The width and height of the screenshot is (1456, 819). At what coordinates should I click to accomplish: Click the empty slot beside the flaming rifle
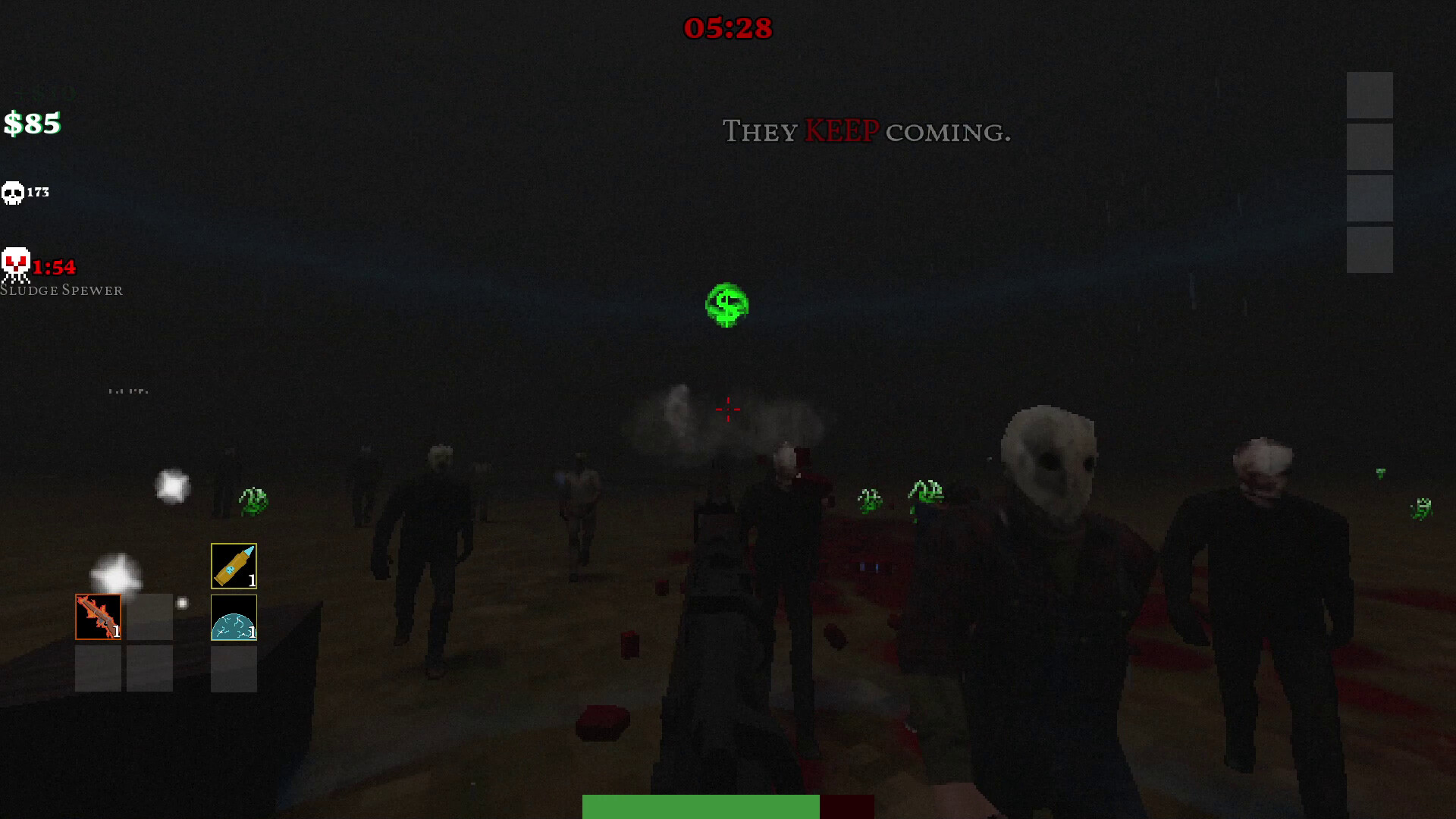coord(149,617)
